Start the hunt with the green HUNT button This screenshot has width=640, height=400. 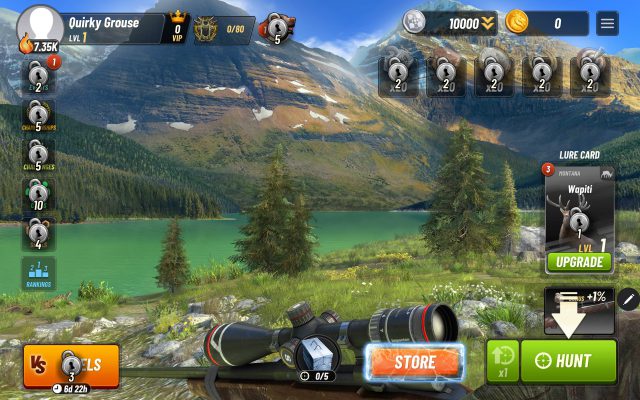pyautogui.click(x=569, y=361)
